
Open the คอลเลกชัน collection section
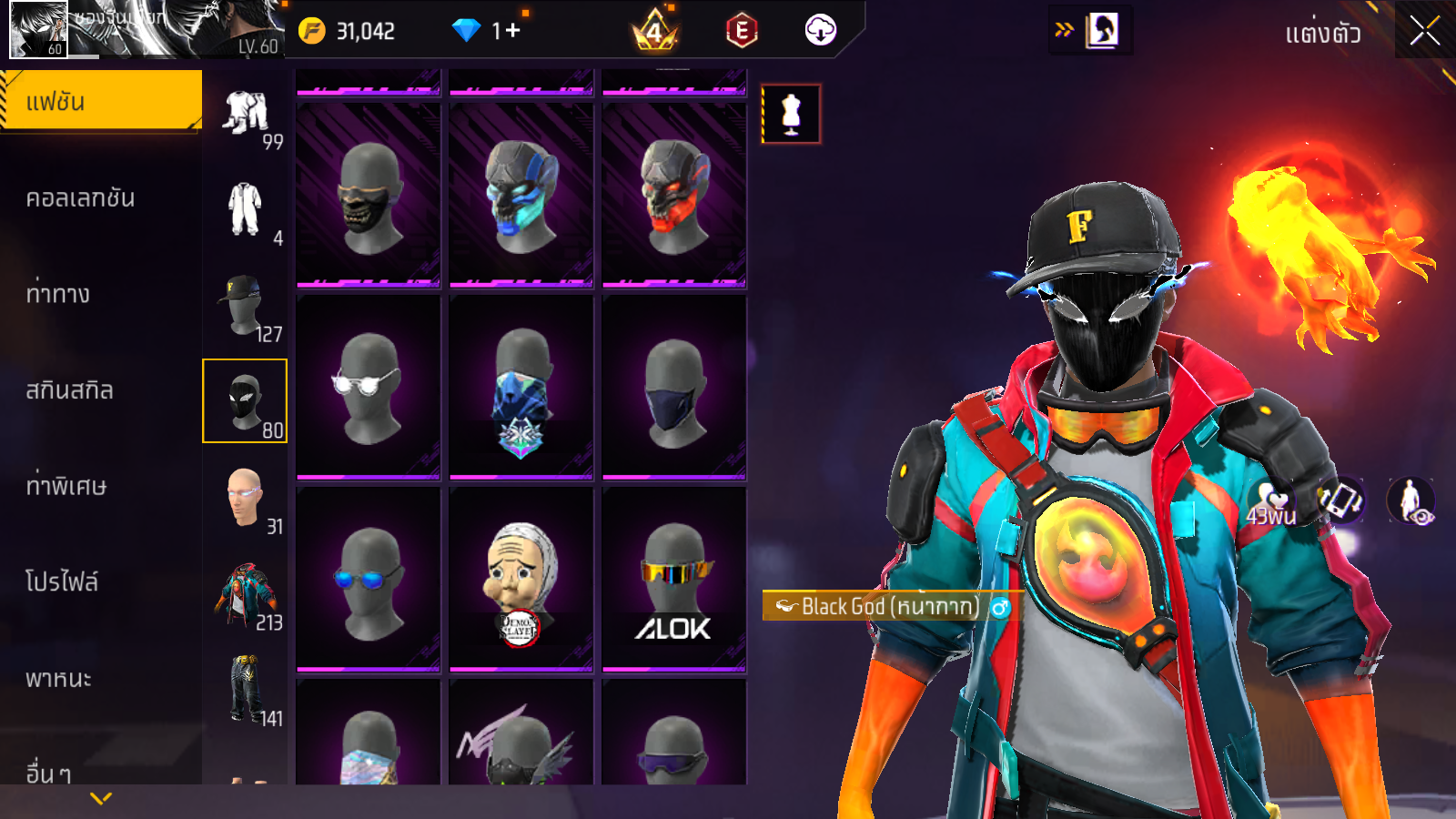click(x=81, y=198)
